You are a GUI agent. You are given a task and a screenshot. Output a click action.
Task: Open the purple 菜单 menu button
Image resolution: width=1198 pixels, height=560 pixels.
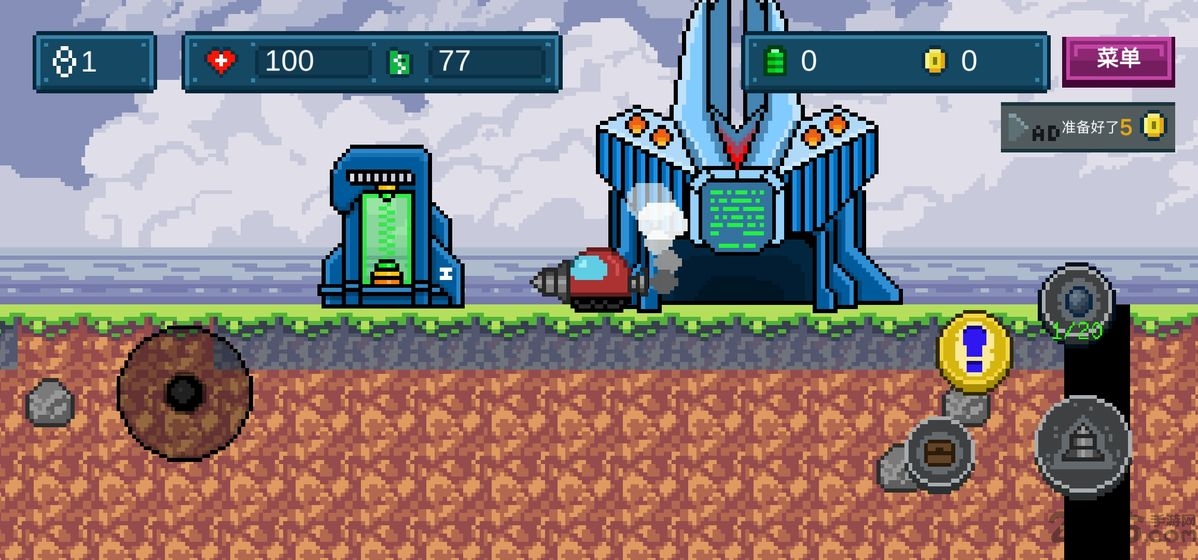click(1117, 60)
